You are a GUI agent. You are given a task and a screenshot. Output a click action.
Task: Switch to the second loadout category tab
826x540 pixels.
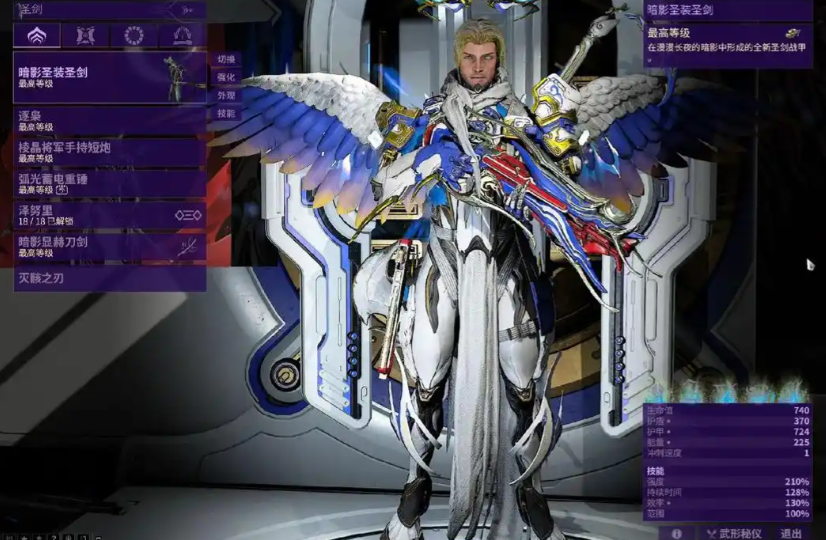click(85, 36)
